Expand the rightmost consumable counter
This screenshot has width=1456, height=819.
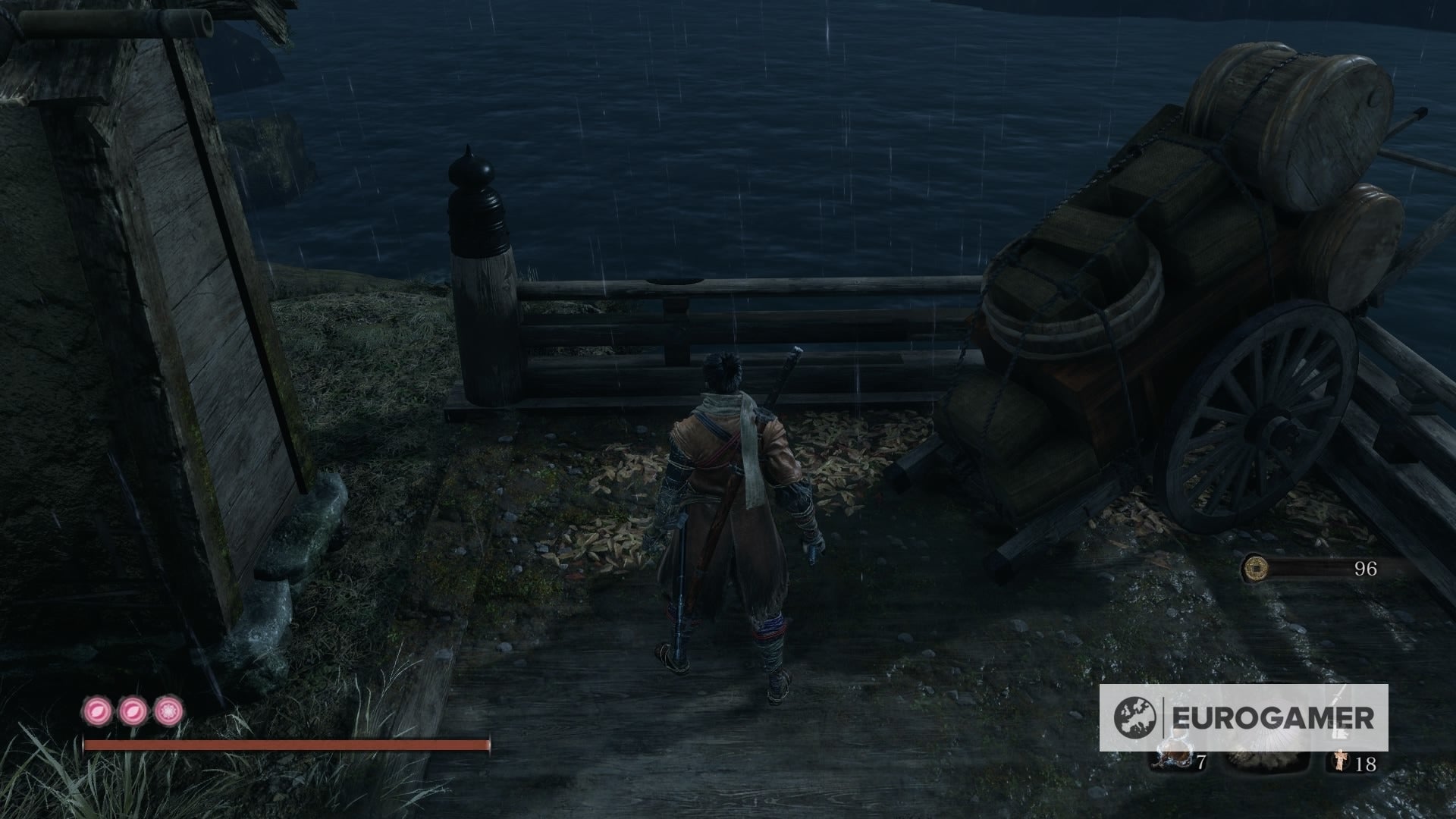pyautogui.click(x=1365, y=764)
